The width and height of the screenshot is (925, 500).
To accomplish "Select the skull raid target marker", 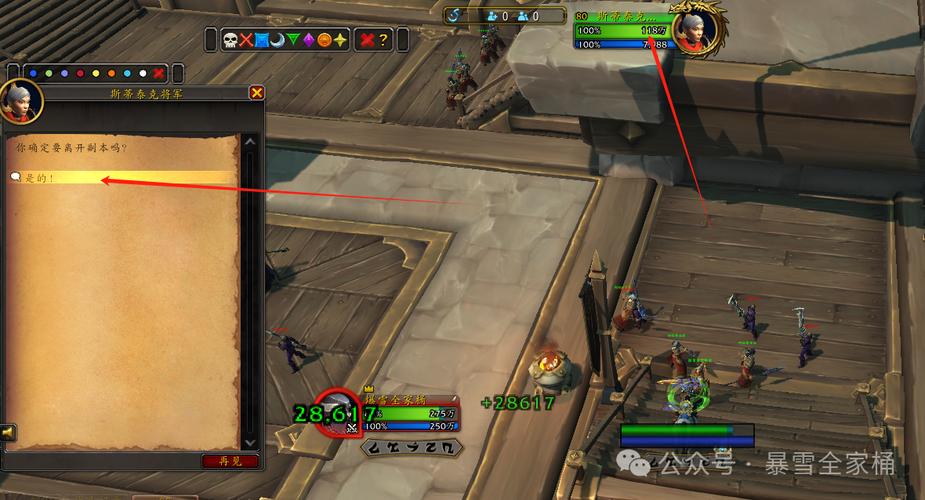I will click(x=230, y=40).
